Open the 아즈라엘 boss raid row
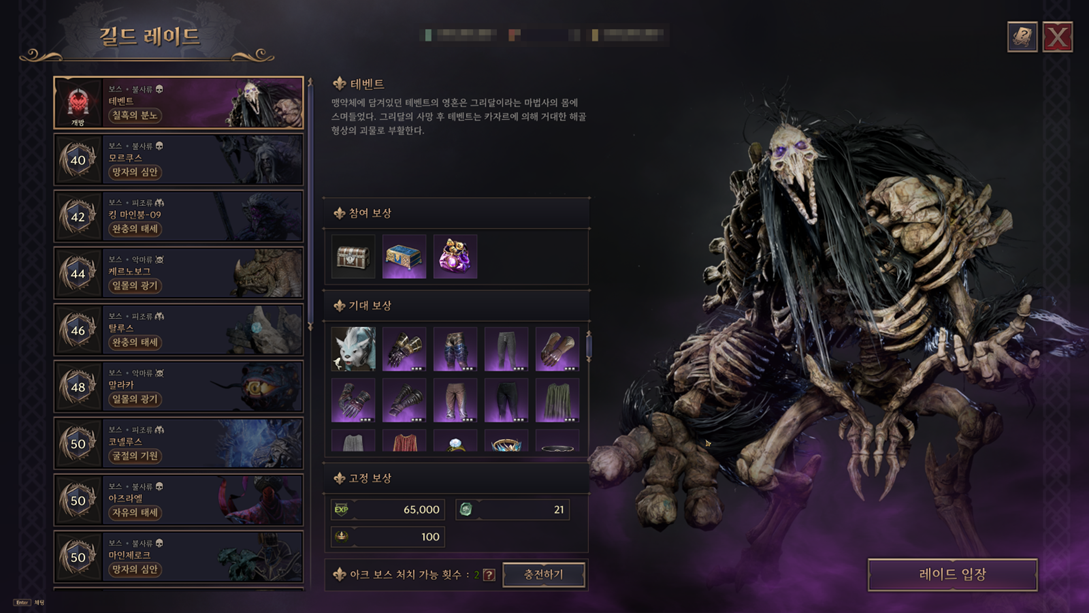 [x=179, y=500]
